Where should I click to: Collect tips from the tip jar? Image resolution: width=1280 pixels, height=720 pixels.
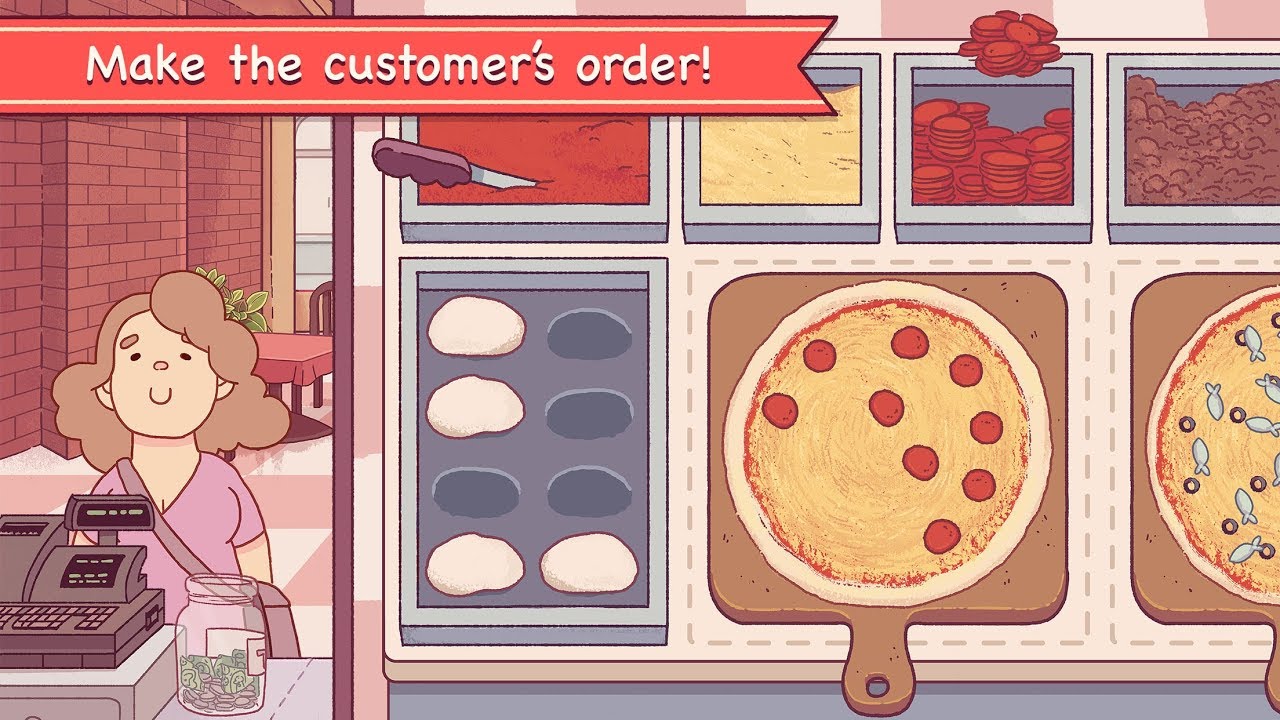pyautogui.click(x=220, y=640)
